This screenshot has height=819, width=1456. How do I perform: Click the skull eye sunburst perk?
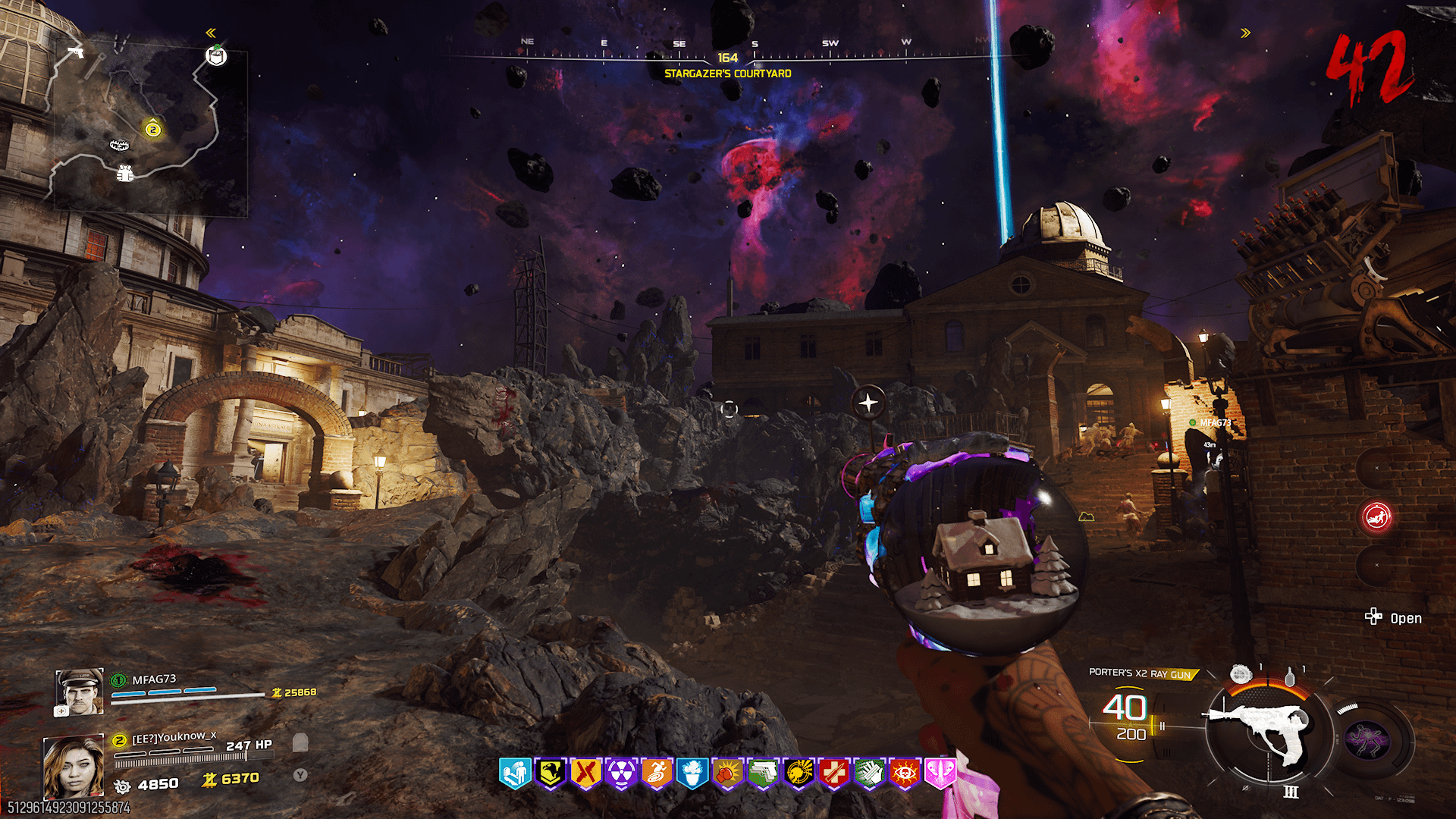[905, 773]
